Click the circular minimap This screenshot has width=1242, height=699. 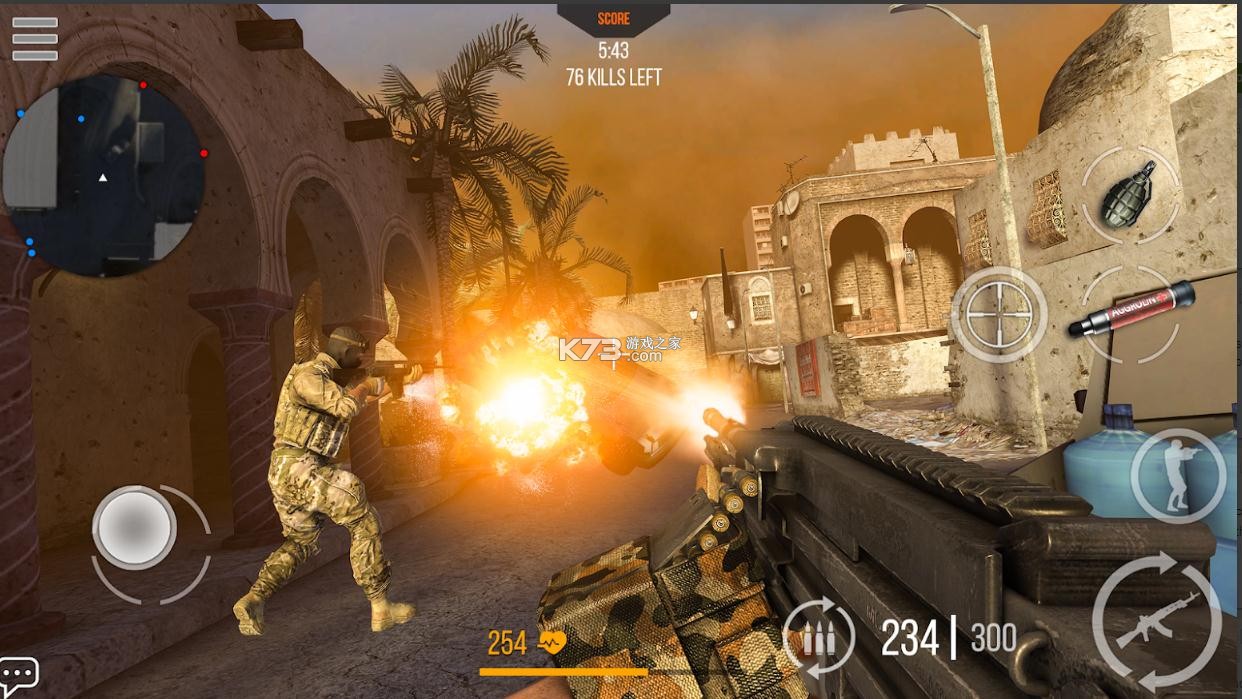pos(104,176)
